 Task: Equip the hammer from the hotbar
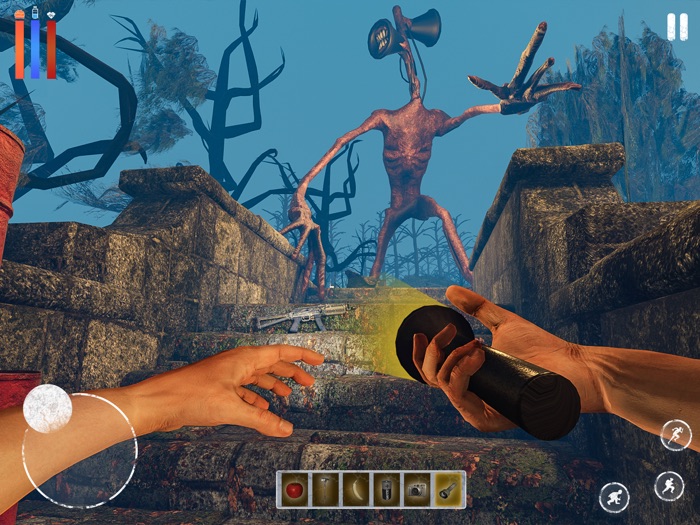(x=325, y=490)
